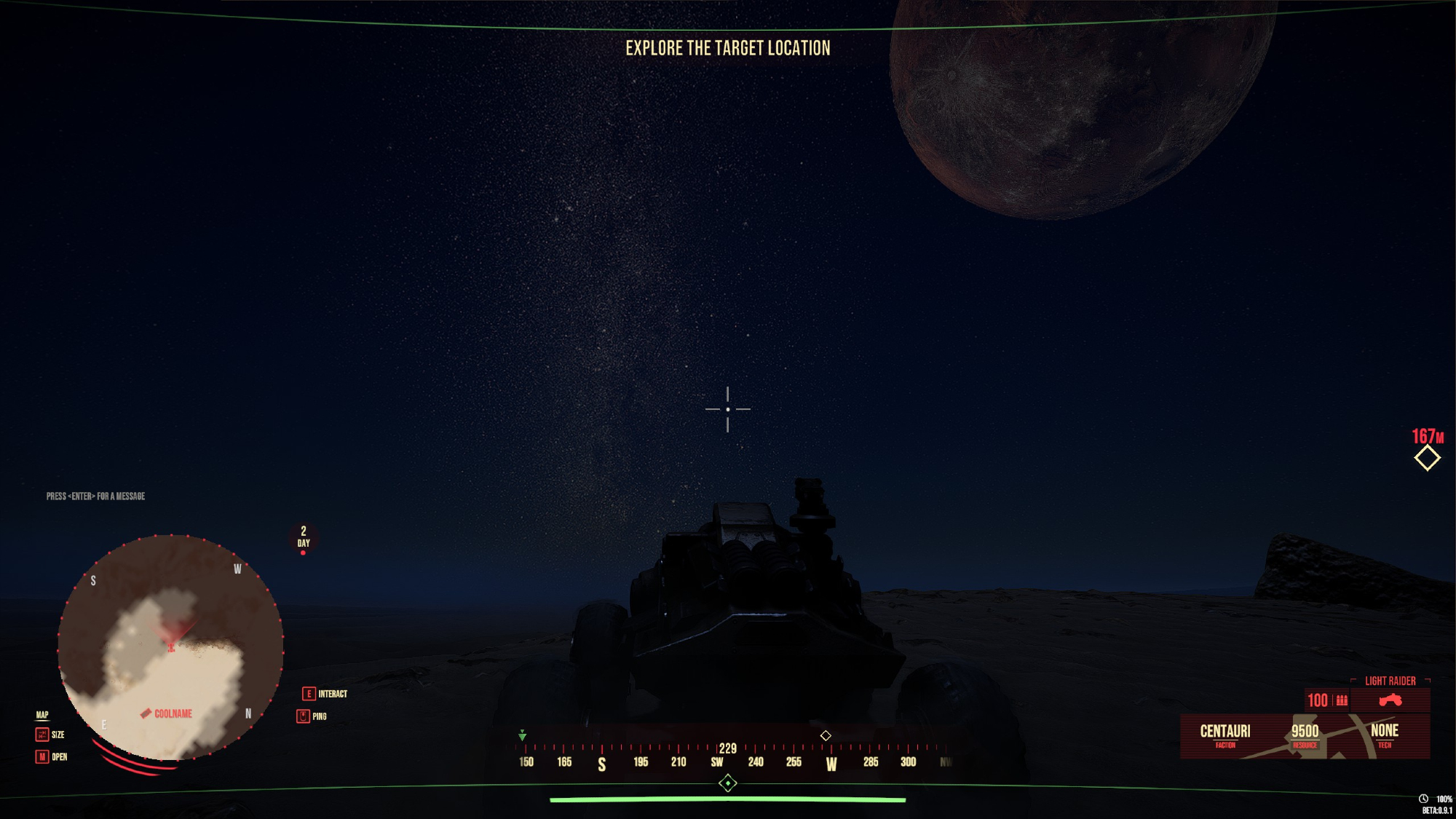Click the diamond waypoint marker showing 167M

click(x=1427, y=458)
